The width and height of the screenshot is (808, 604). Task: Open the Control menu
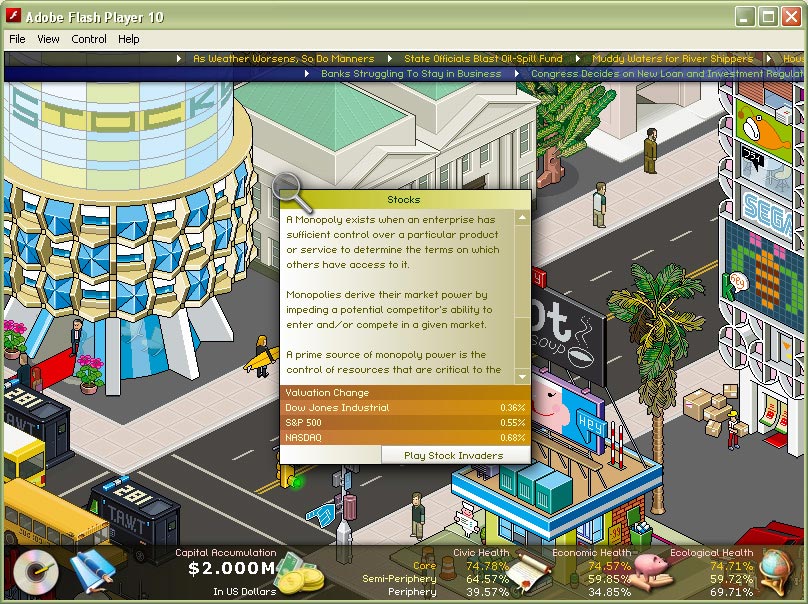pos(89,39)
